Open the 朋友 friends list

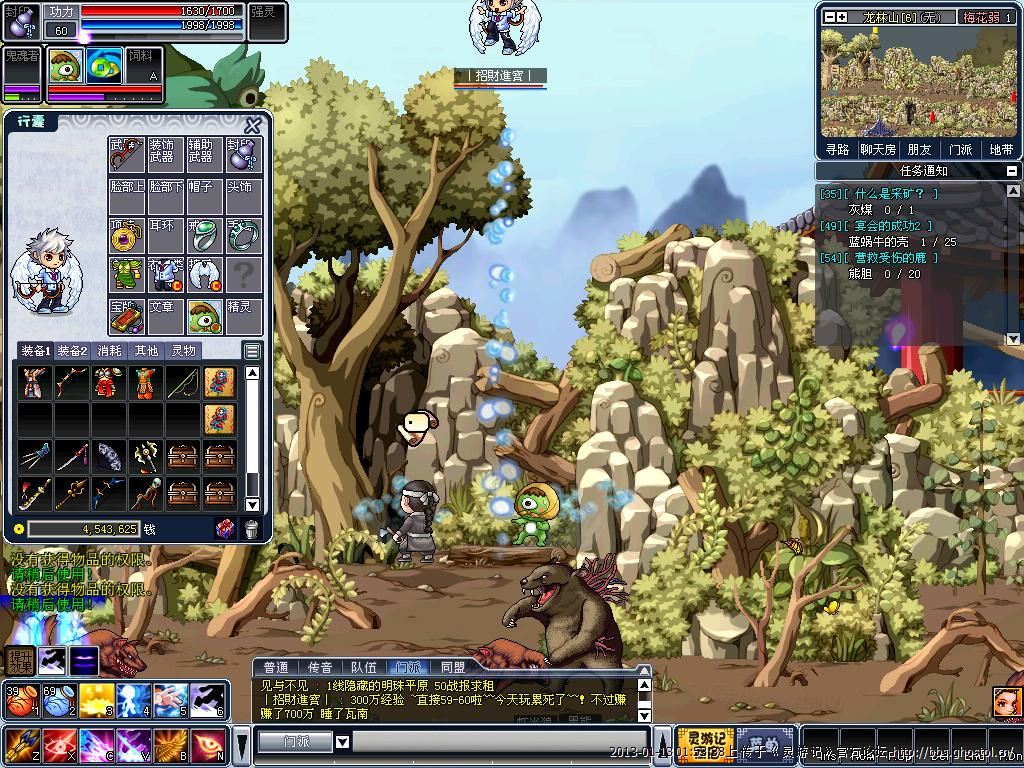click(919, 149)
